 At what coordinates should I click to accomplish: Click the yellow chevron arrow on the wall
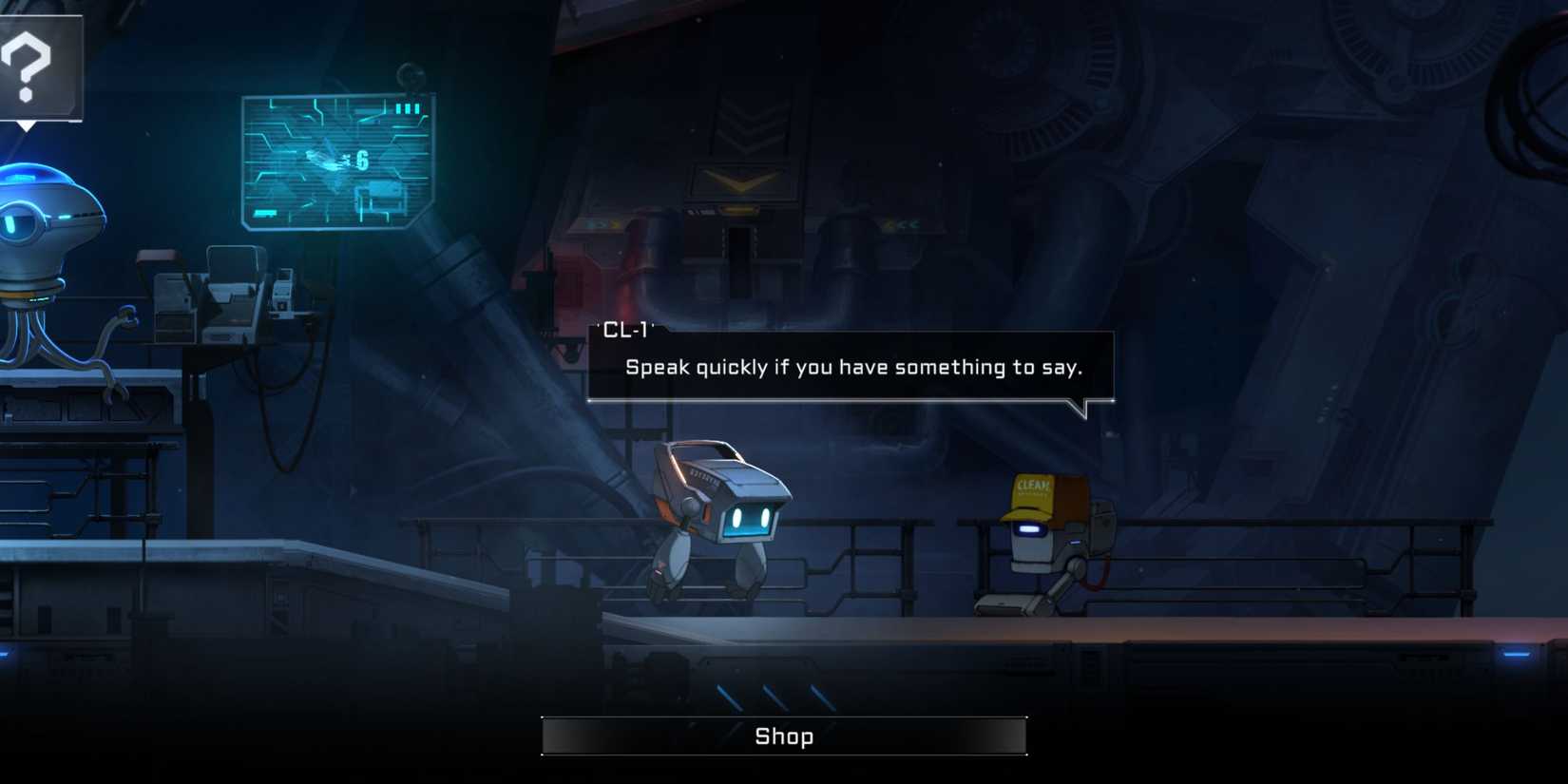(739, 181)
